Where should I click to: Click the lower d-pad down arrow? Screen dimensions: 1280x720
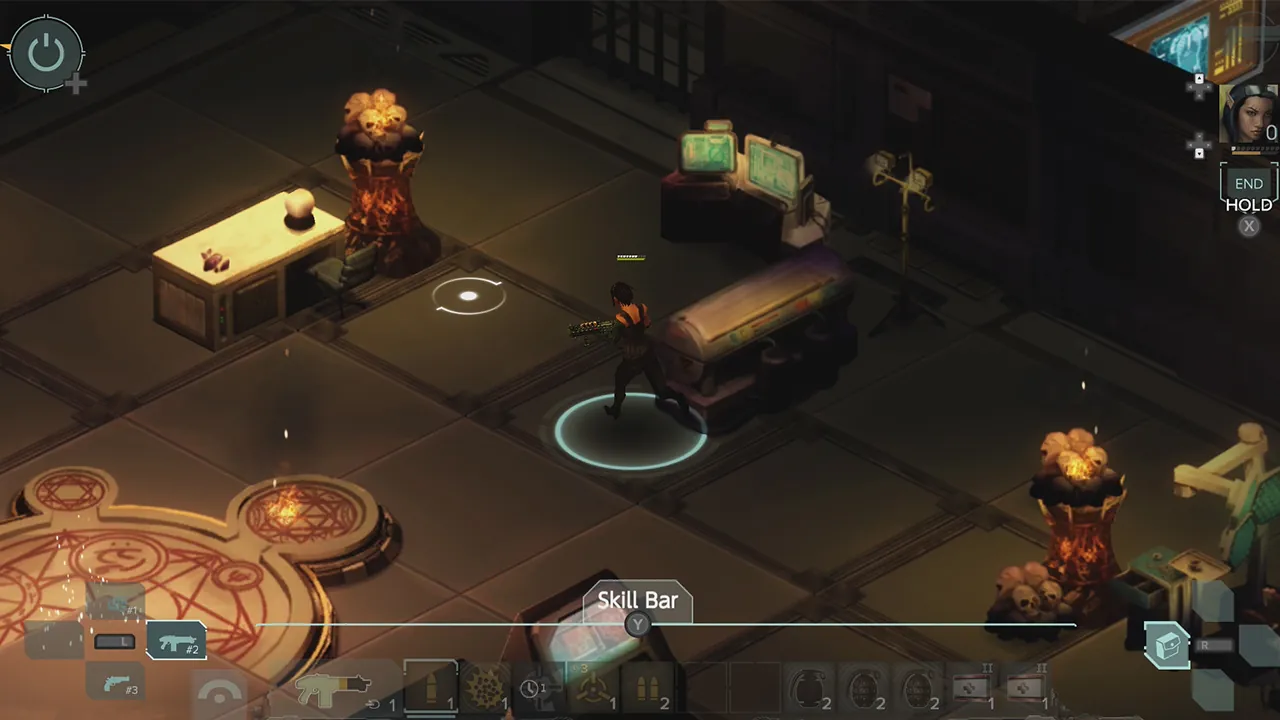coord(1199,153)
